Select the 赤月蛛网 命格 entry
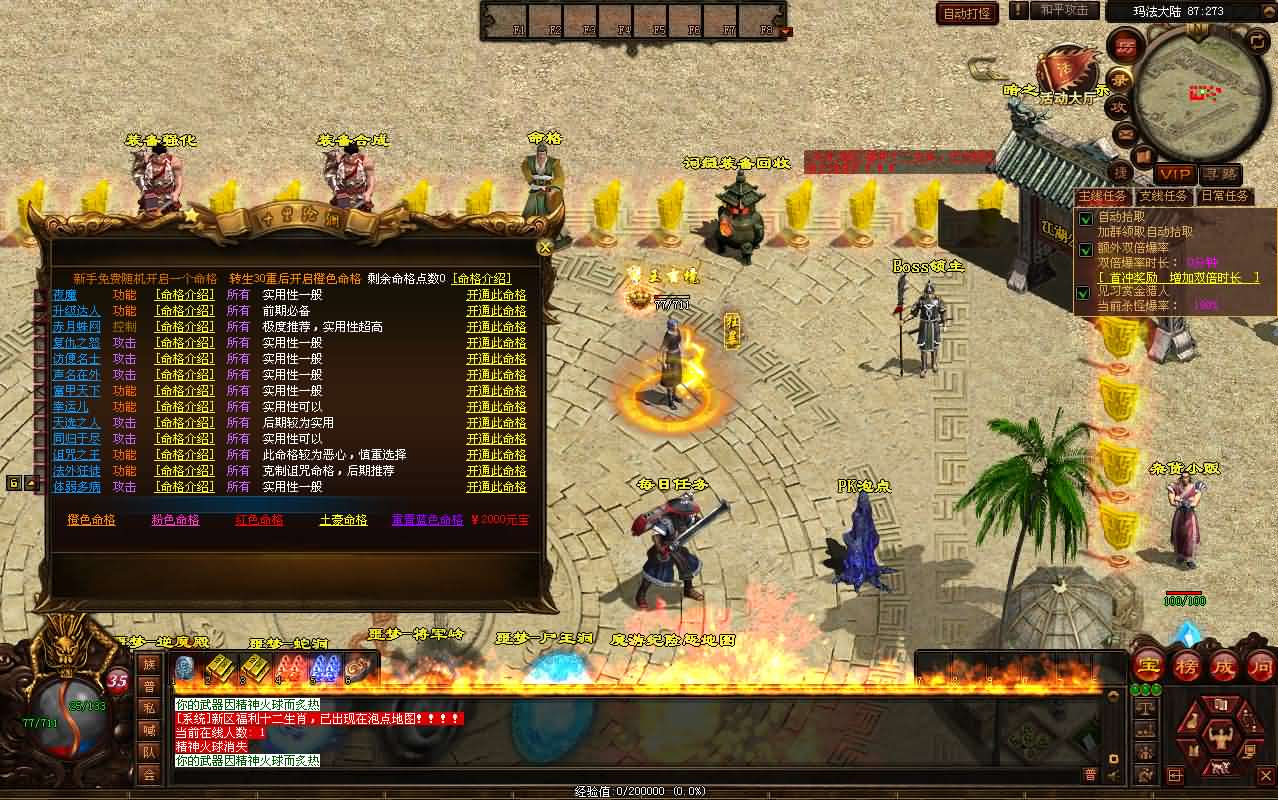 point(76,327)
